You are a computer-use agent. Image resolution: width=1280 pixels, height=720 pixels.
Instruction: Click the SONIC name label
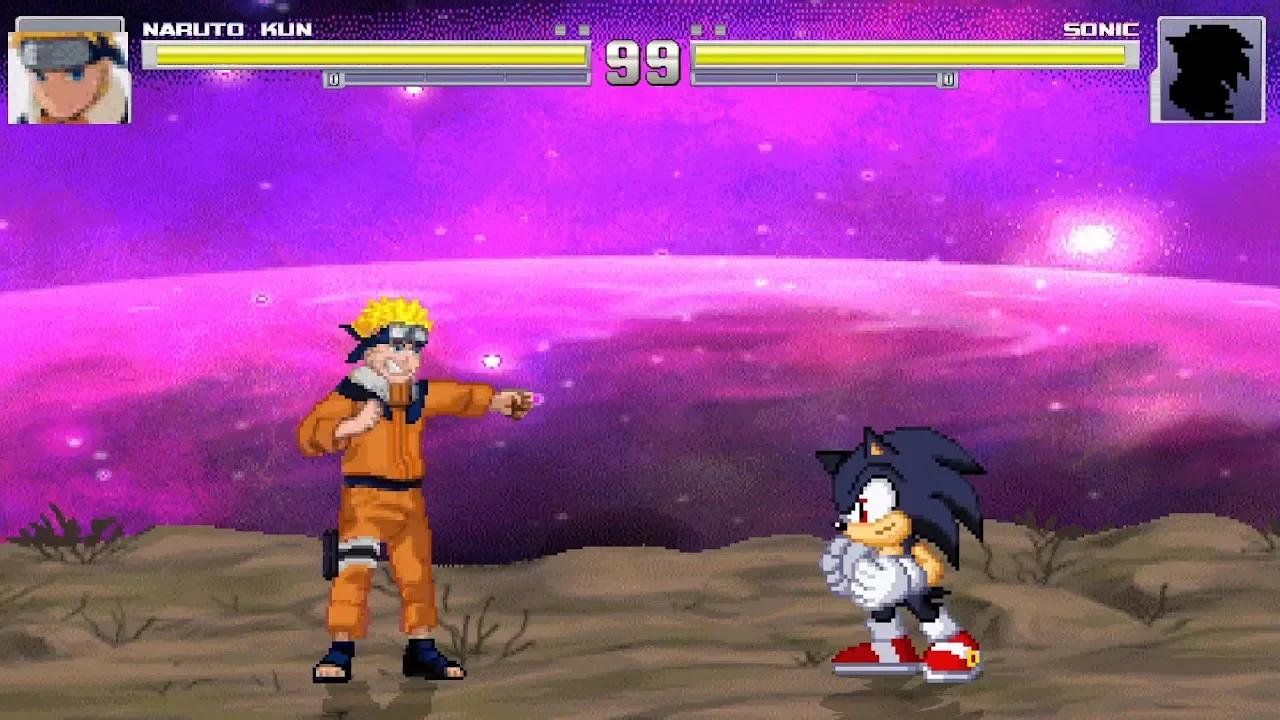(x=1102, y=30)
